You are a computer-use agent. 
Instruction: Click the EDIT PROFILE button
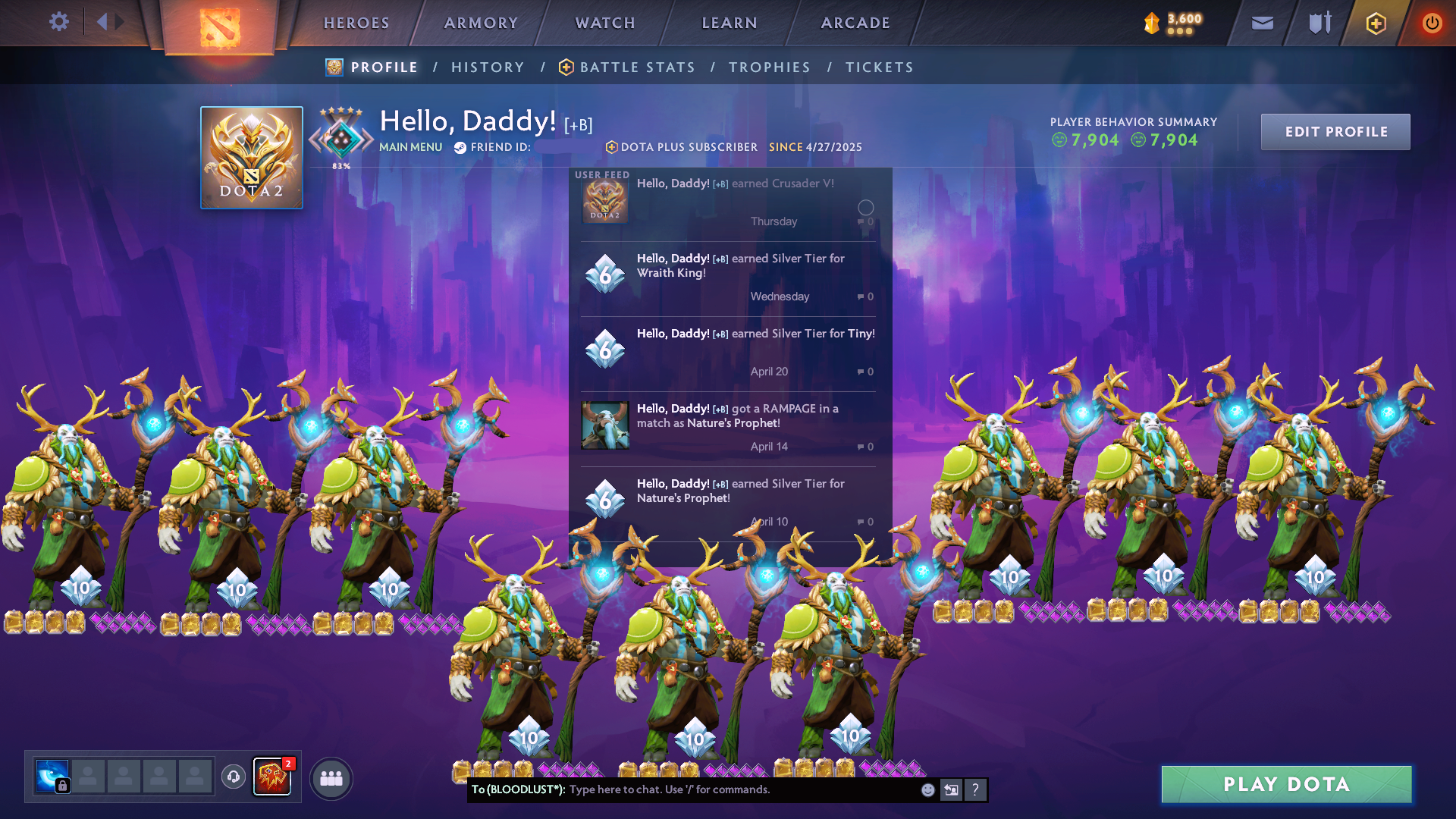tap(1335, 131)
